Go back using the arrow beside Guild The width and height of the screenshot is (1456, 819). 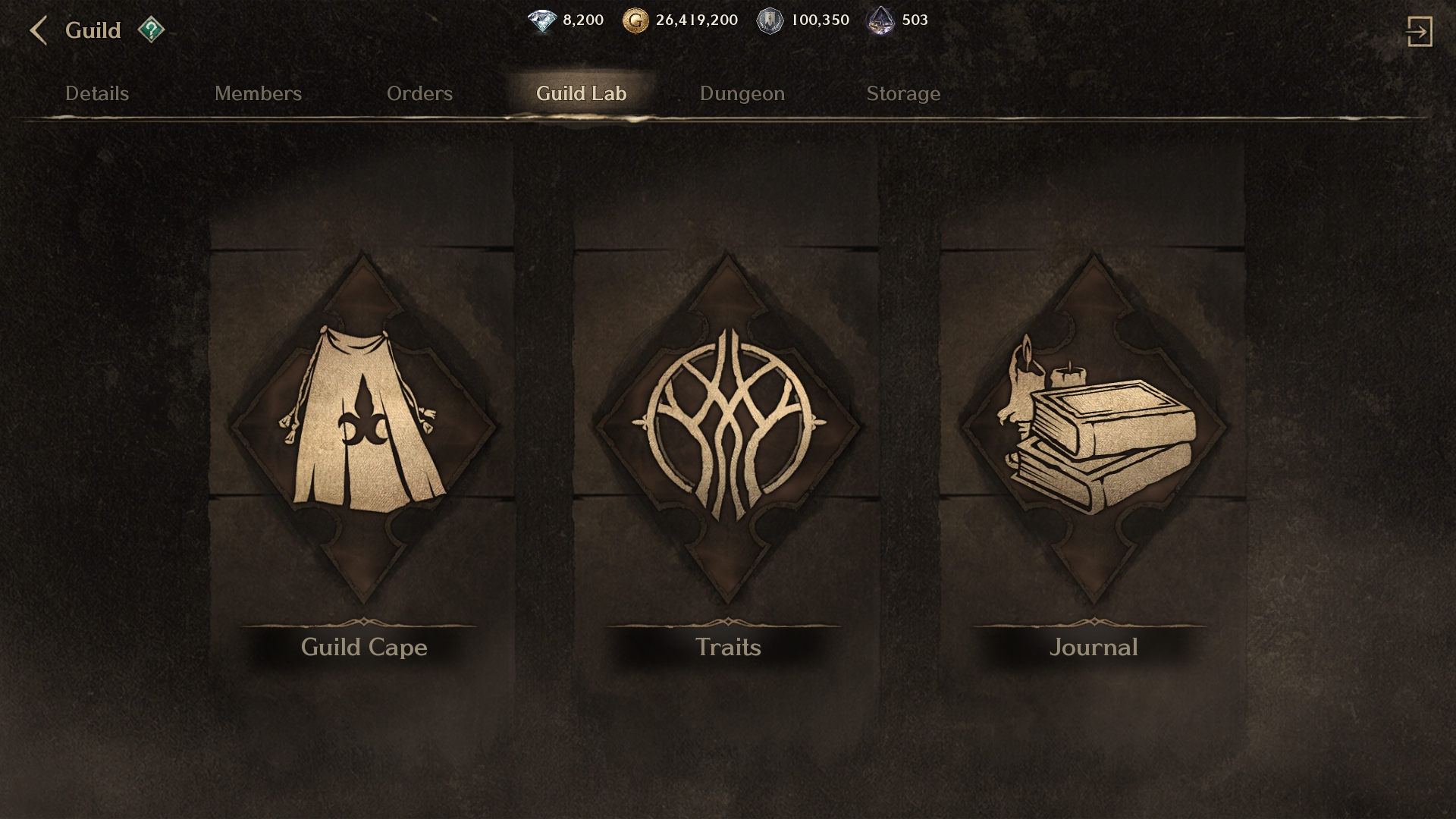[x=38, y=31]
